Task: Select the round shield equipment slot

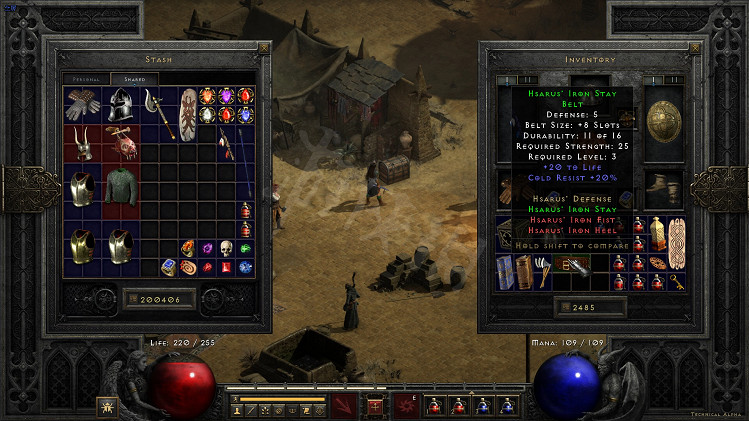Action: (x=659, y=118)
